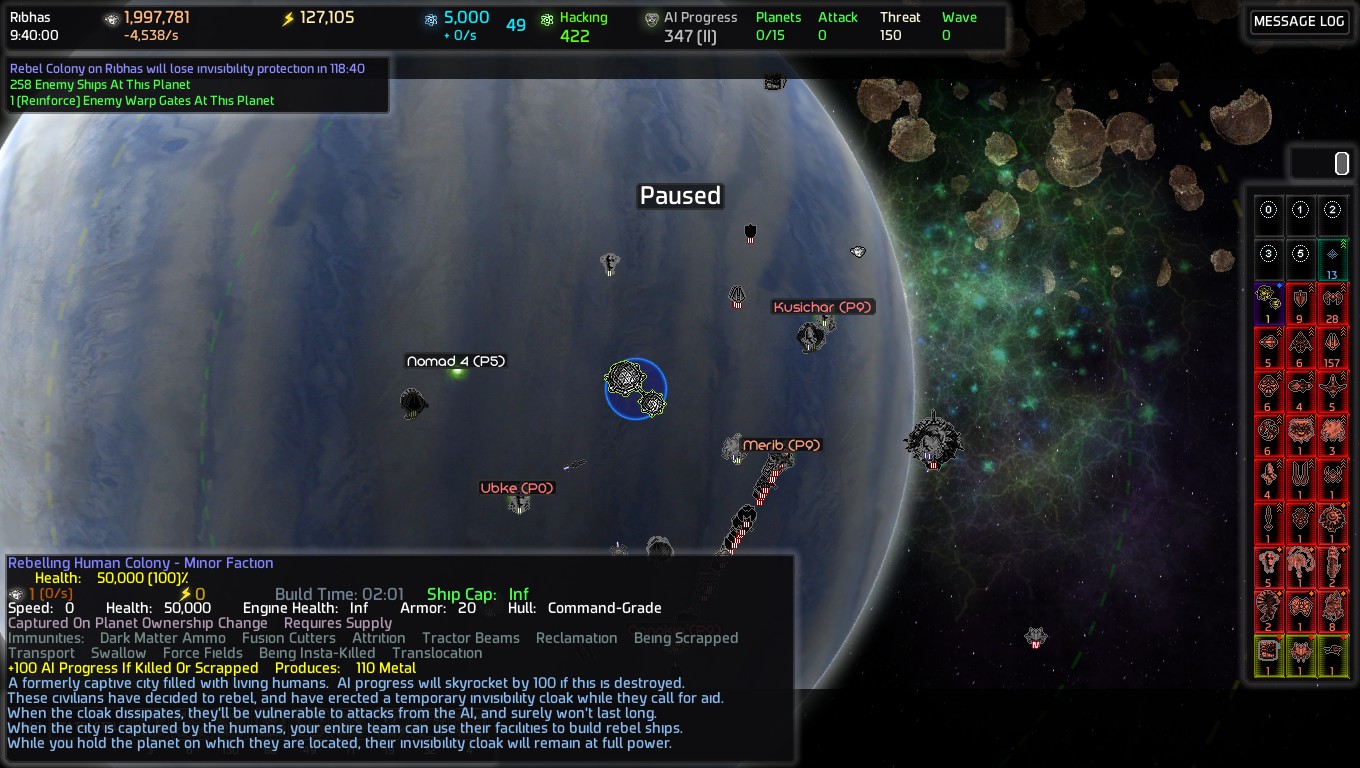1360x768 pixels.
Task: Select control group 5 in the sidebar
Action: (1301, 255)
